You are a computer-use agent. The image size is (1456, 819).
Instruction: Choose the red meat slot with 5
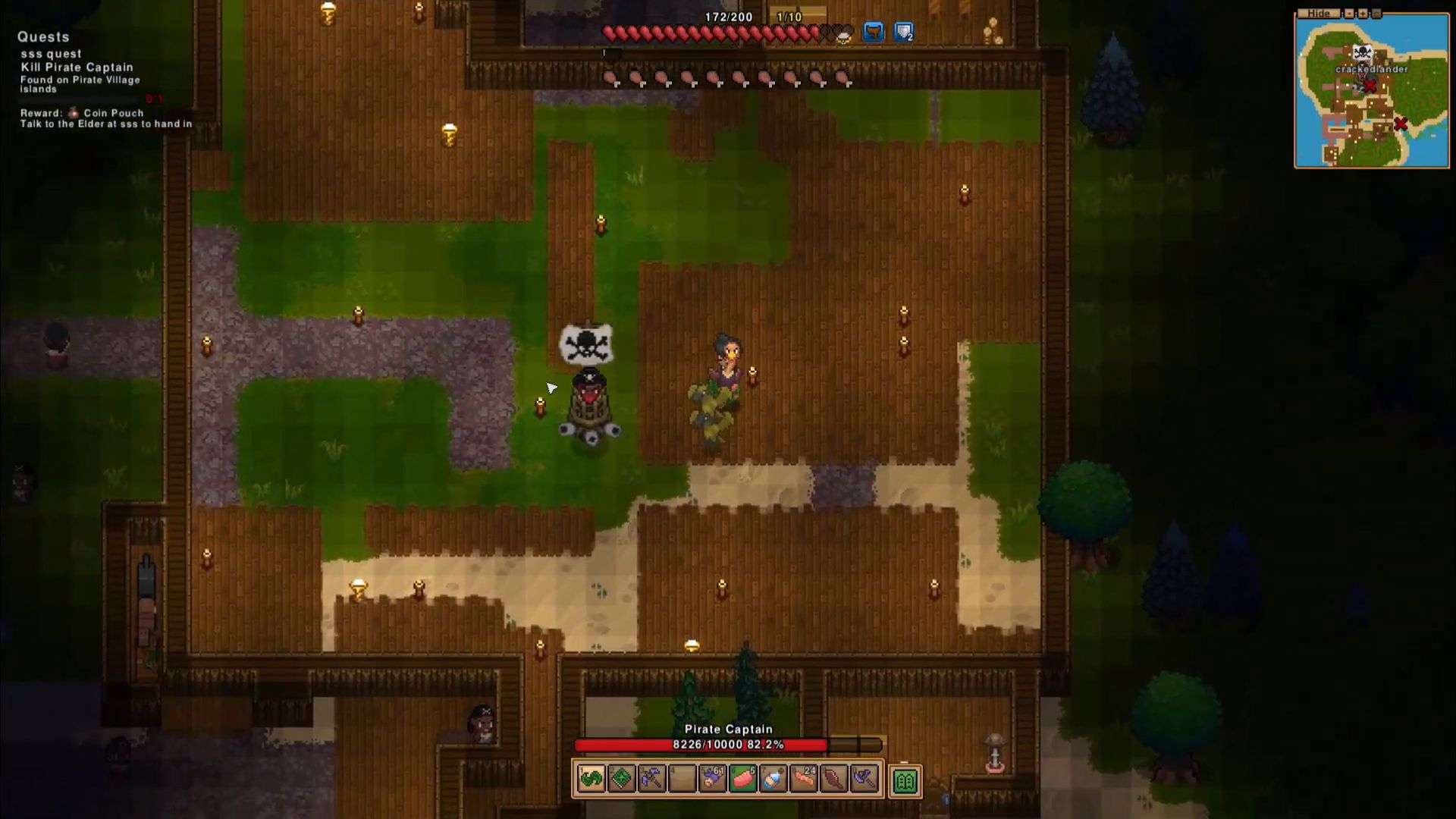pos(743,779)
